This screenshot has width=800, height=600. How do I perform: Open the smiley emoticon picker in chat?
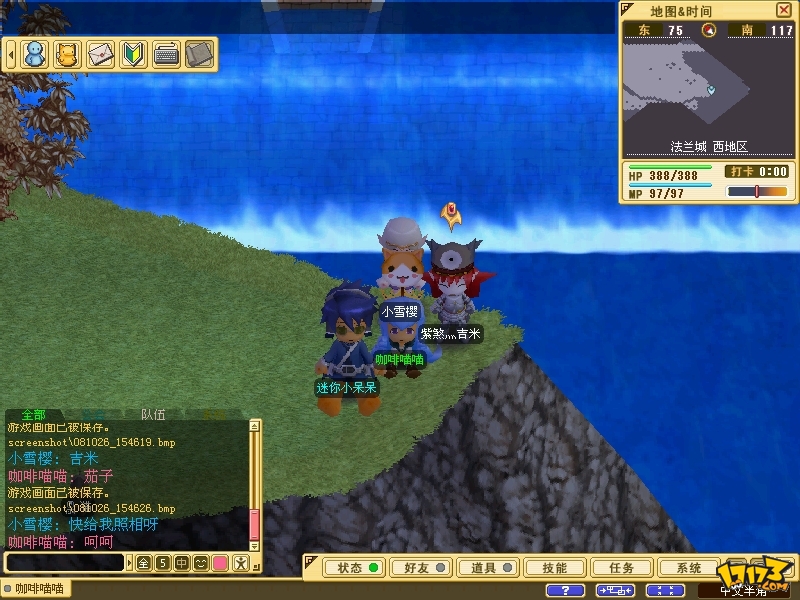point(200,563)
